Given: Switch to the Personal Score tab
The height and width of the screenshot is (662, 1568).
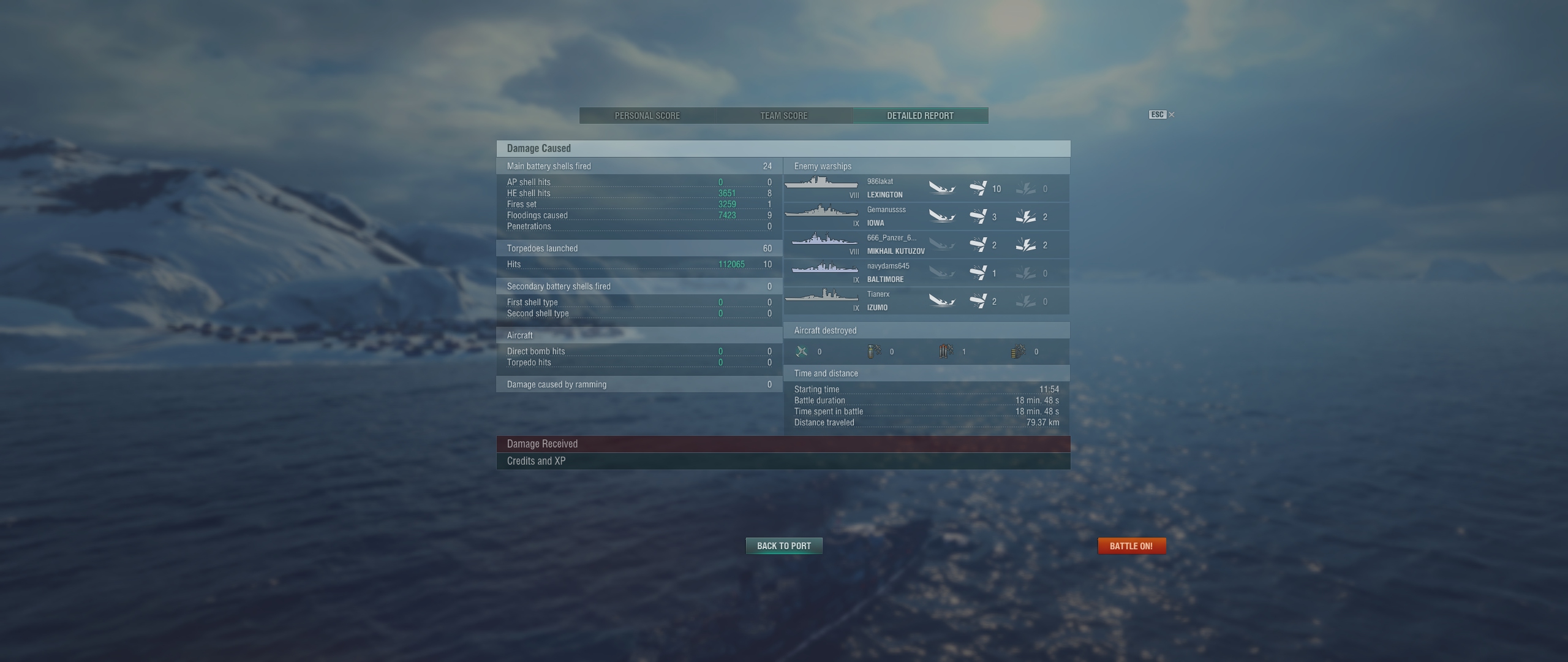Looking at the screenshot, I should [x=647, y=115].
